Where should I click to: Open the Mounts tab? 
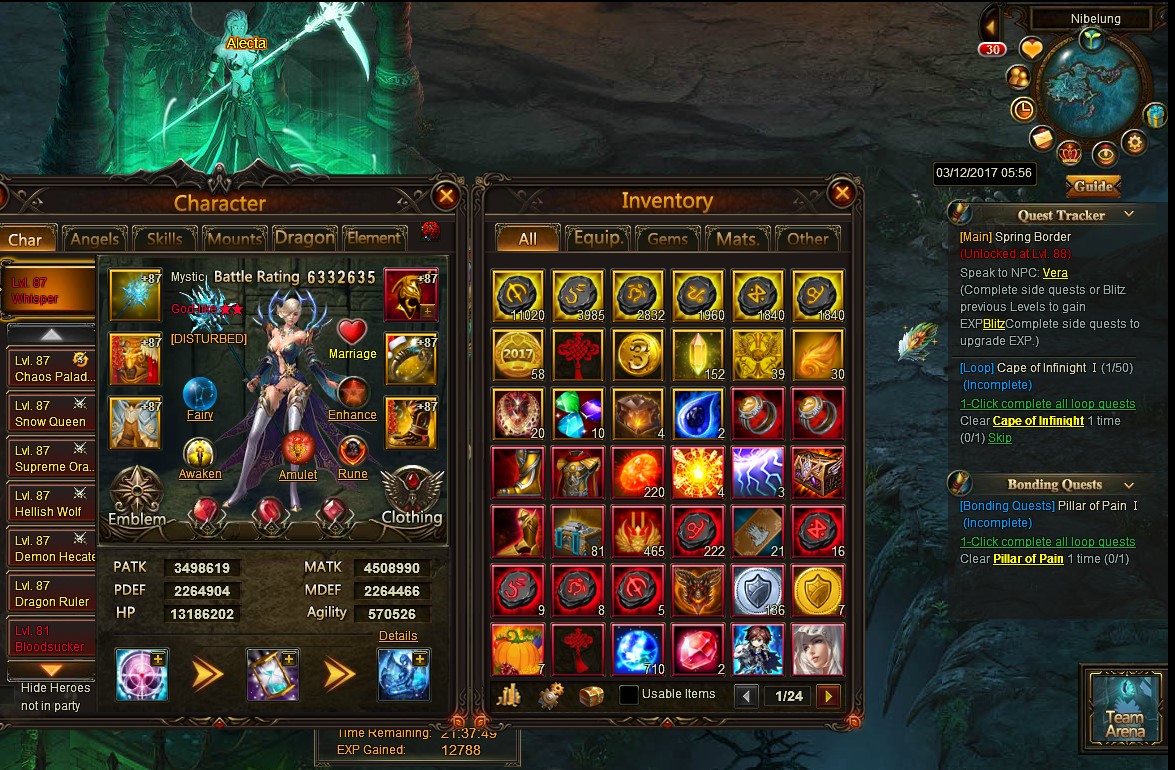point(234,239)
